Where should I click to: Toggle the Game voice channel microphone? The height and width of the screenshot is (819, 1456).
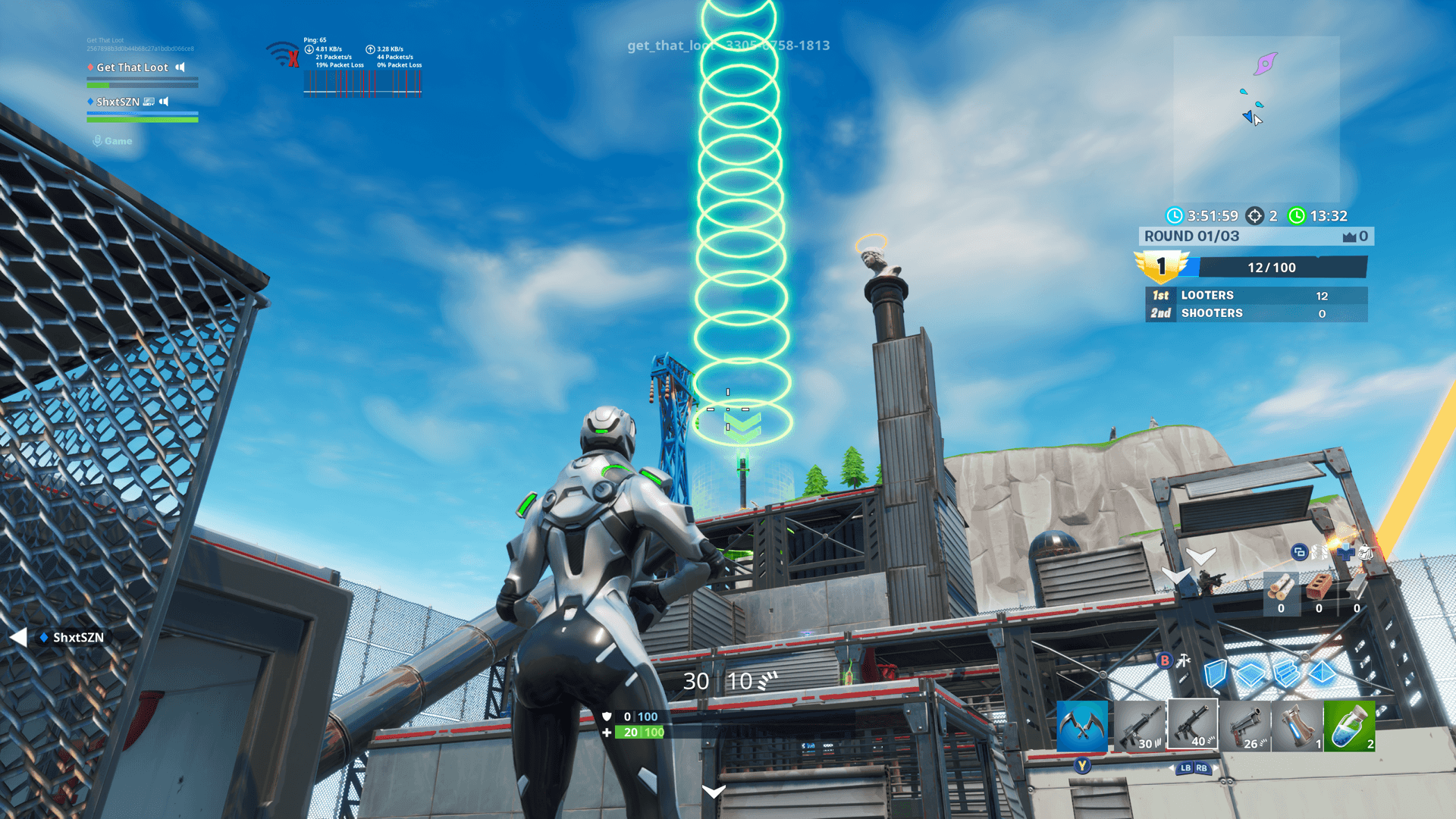tap(97, 140)
